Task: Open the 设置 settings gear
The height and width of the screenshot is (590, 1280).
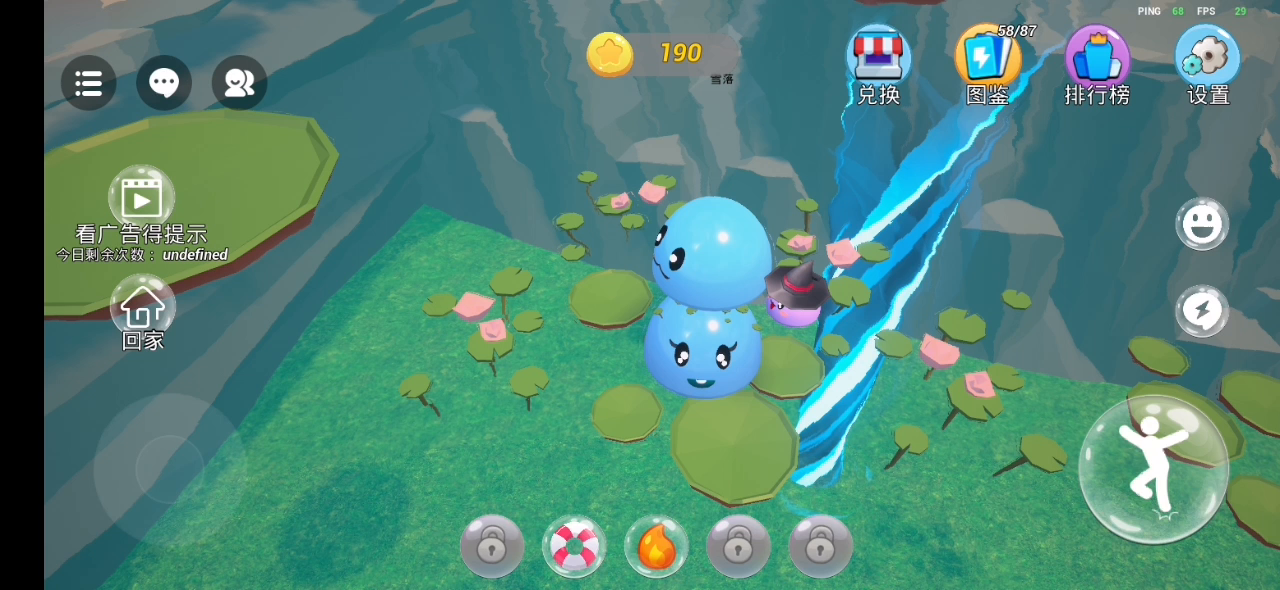Action: (1207, 60)
